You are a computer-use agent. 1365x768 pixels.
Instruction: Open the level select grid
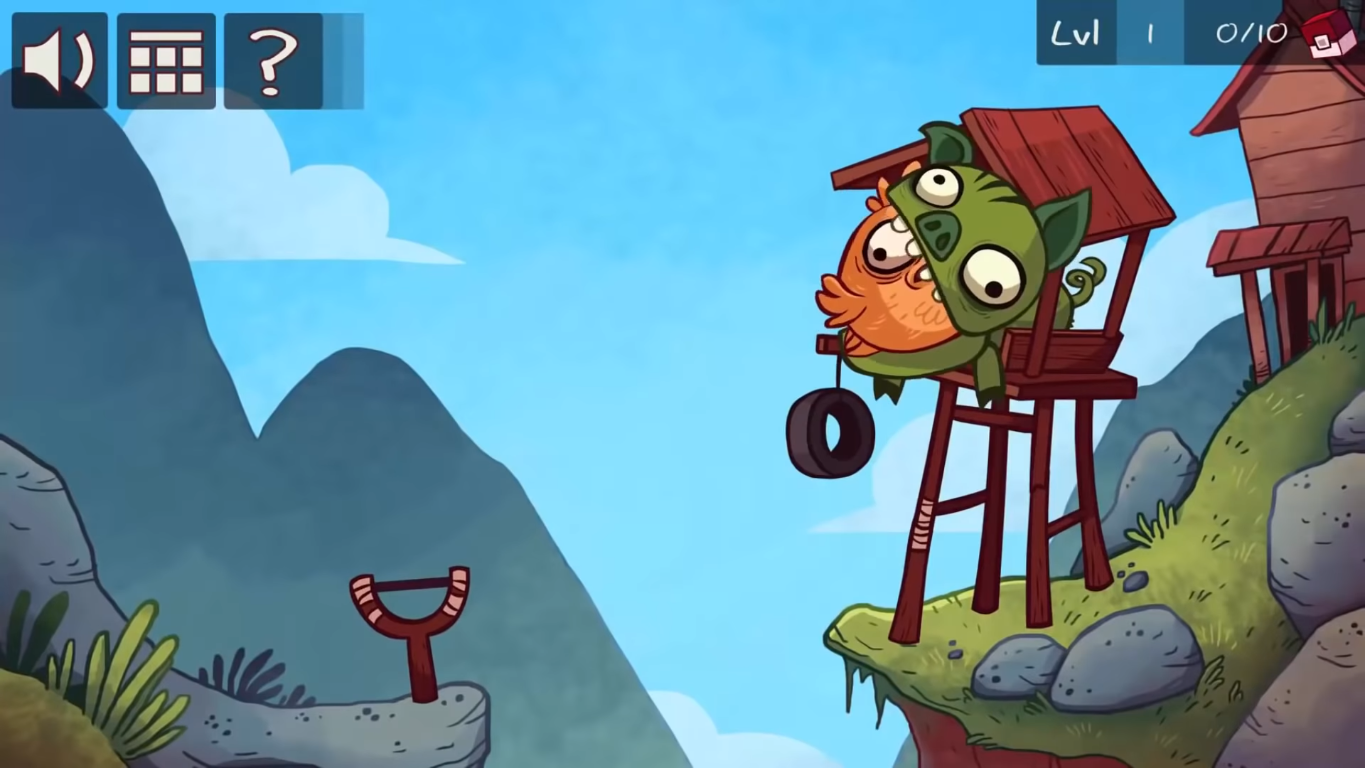(166, 61)
